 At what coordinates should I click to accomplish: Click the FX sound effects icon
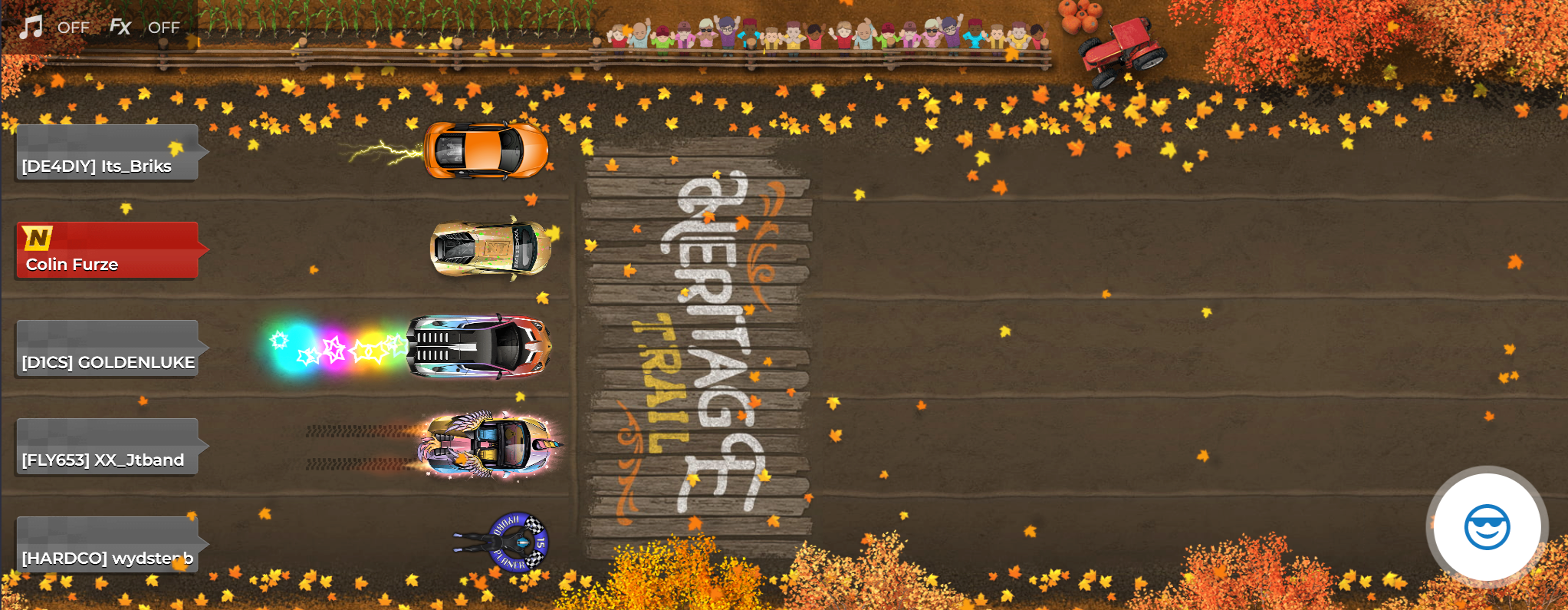(x=121, y=27)
